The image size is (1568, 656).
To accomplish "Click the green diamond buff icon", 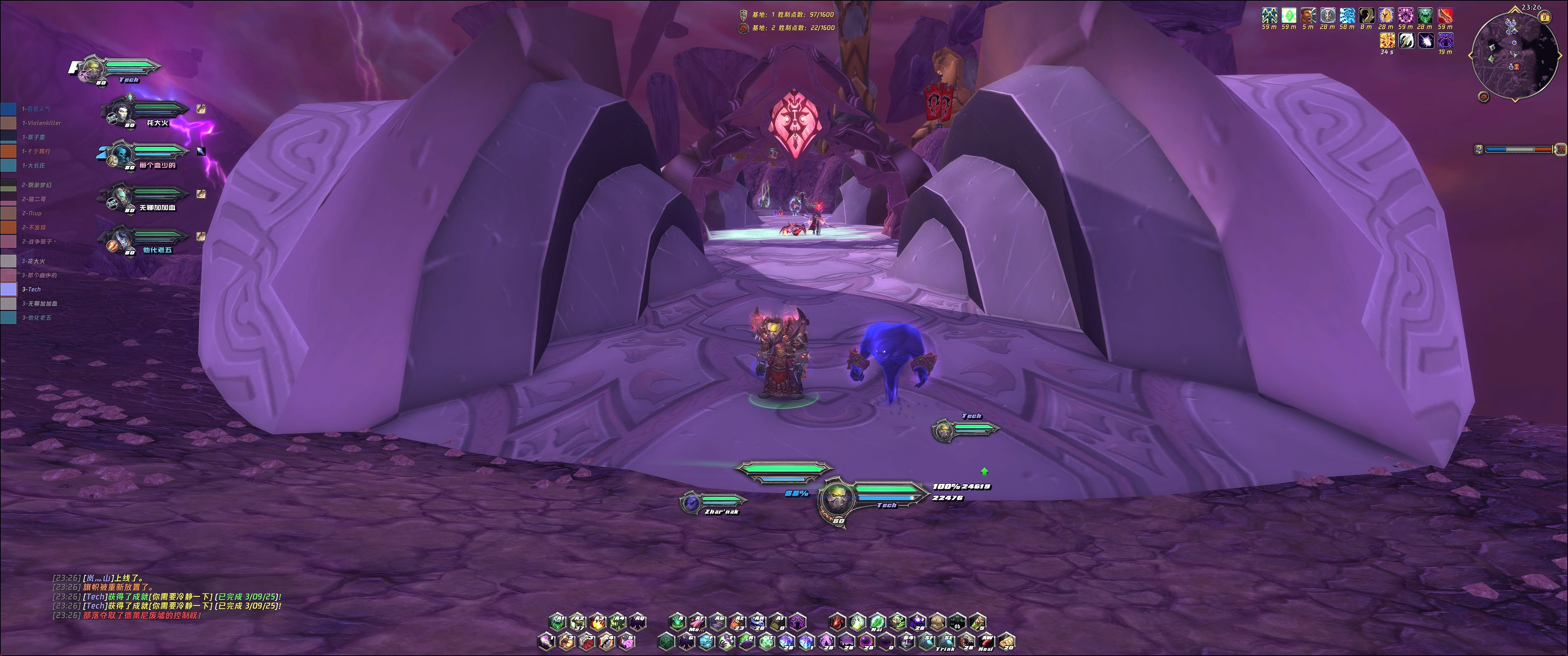I will coord(1289,15).
